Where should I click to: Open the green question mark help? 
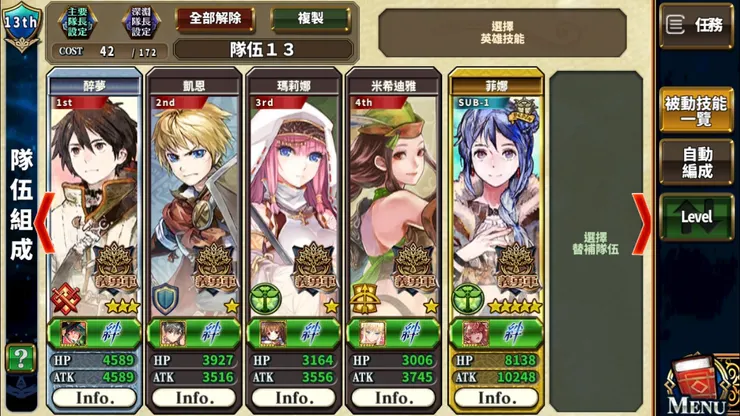19,358
